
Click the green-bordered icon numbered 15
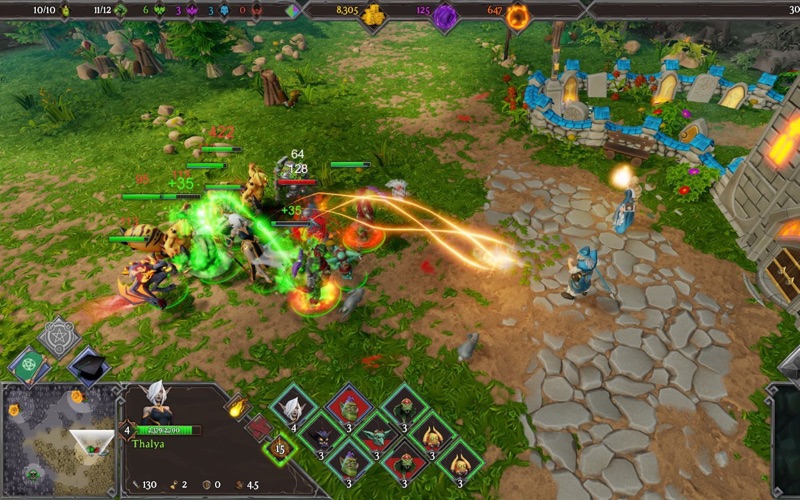(x=279, y=448)
